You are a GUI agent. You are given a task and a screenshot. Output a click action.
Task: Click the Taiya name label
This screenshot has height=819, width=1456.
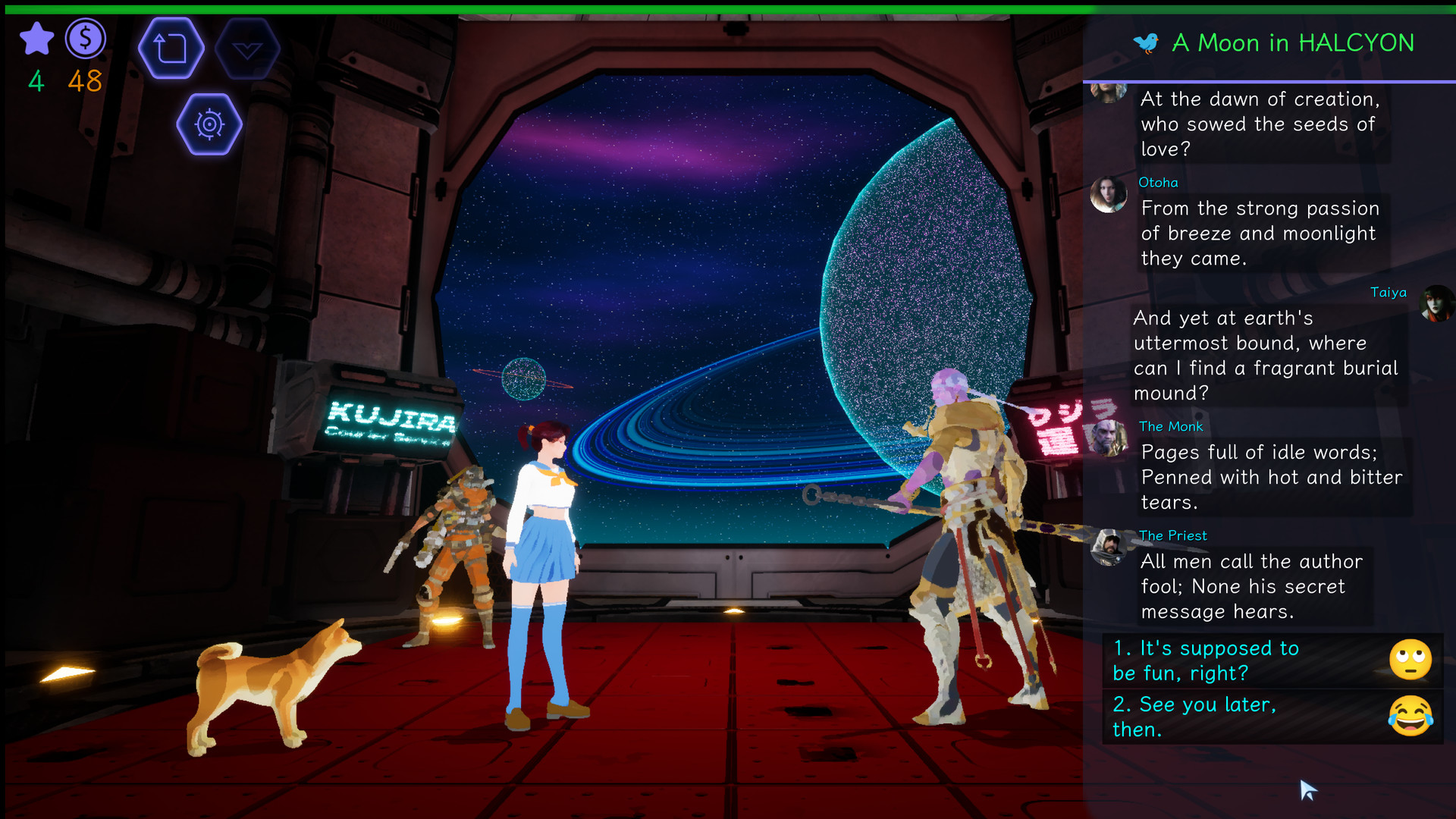[x=1388, y=292]
